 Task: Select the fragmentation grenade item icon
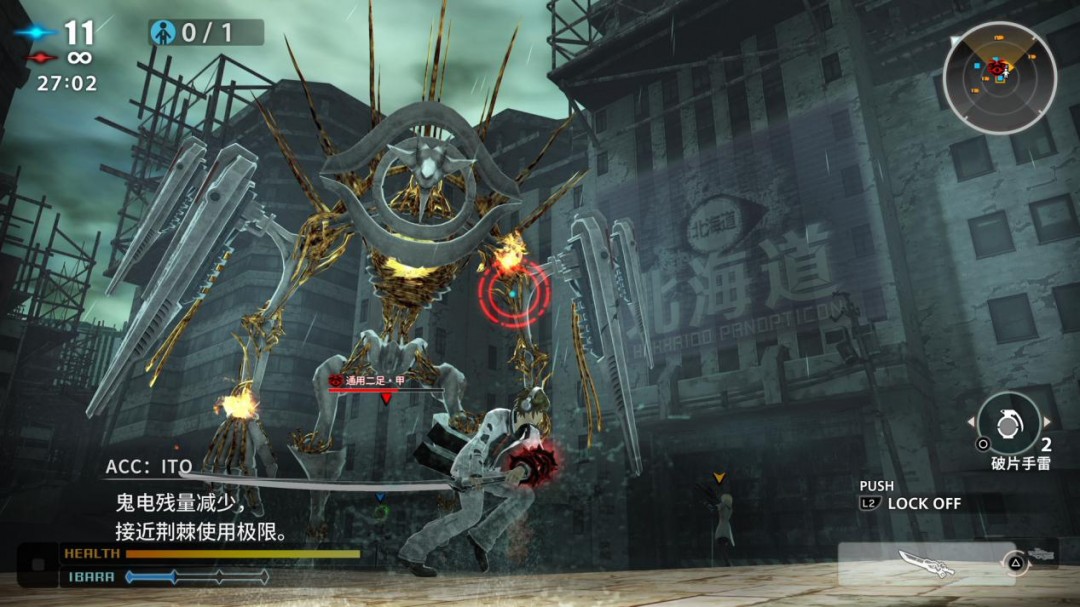[1007, 422]
